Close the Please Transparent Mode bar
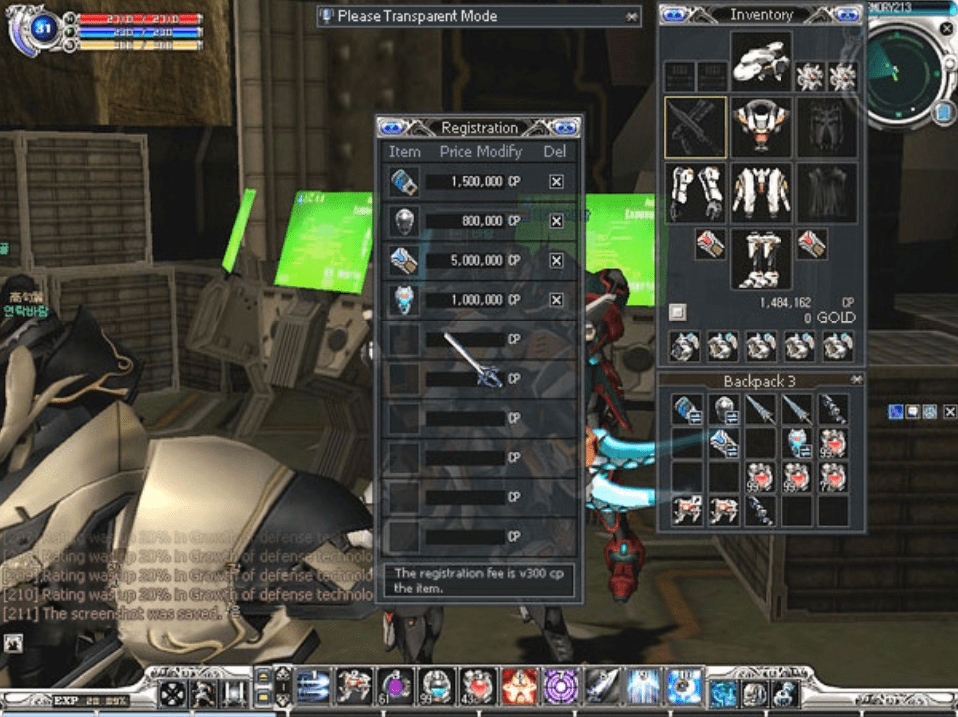The height and width of the screenshot is (717, 958). click(631, 16)
